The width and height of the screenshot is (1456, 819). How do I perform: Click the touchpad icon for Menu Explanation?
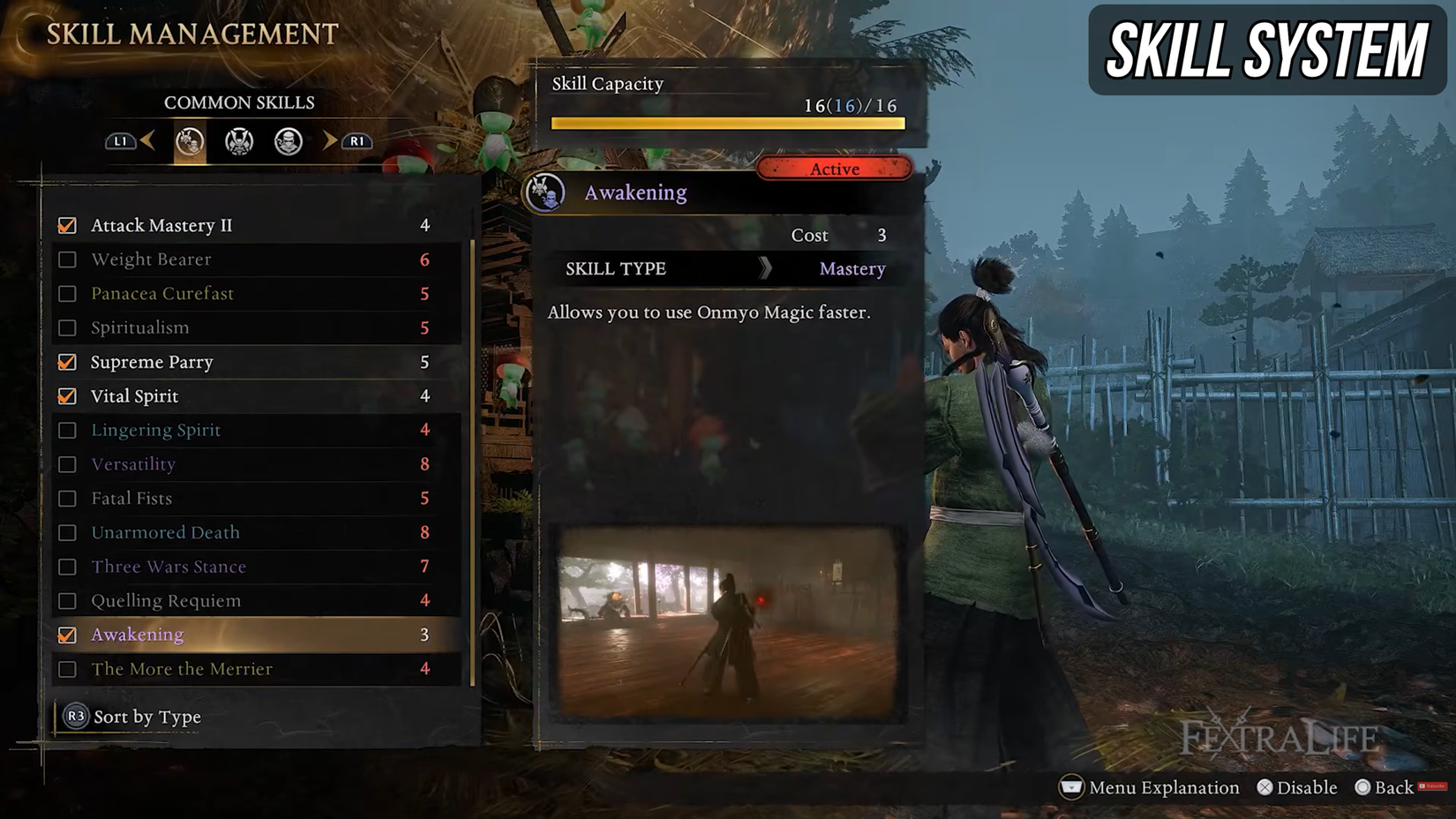(x=1072, y=787)
